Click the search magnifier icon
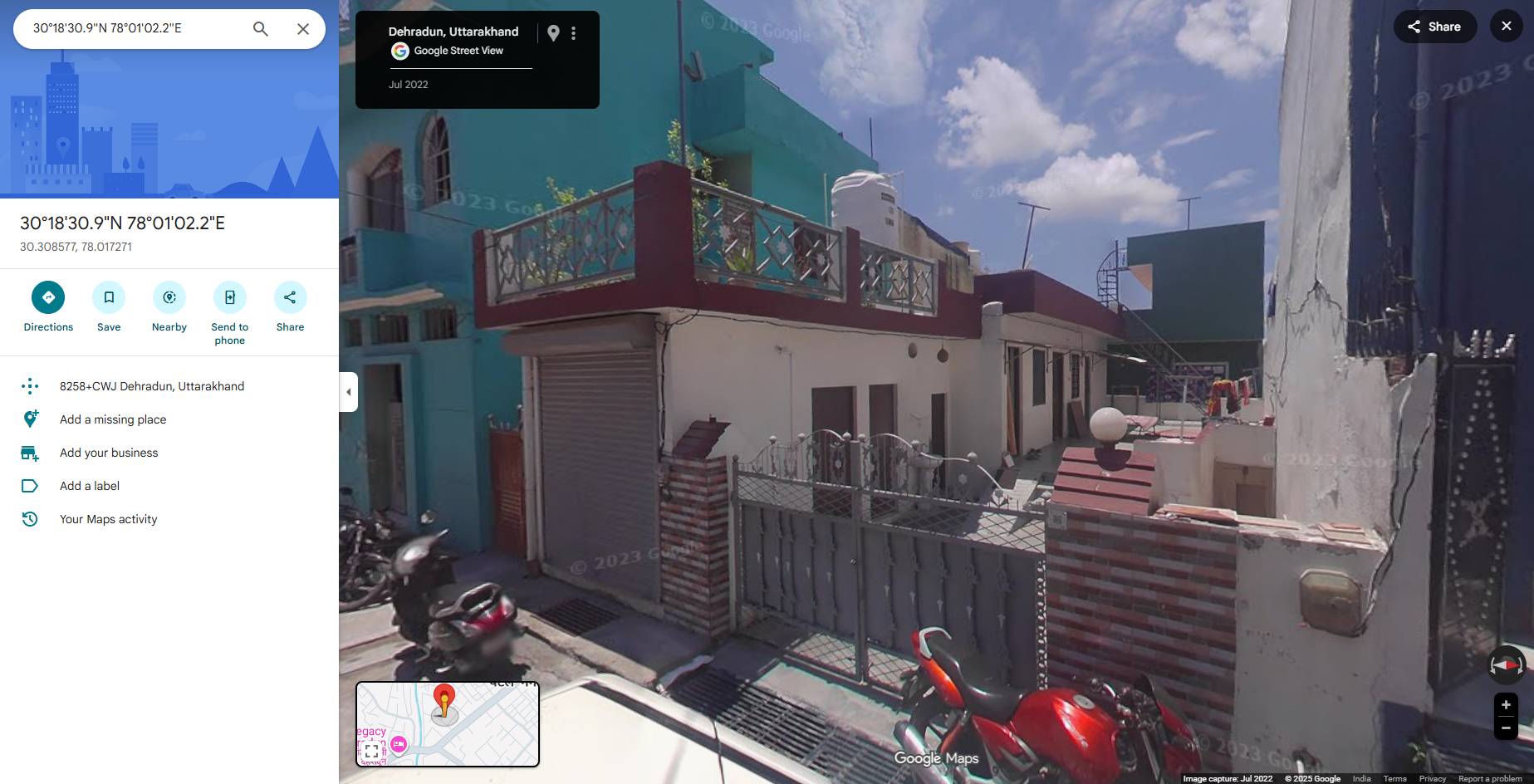The image size is (1534, 784). pos(261,29)
